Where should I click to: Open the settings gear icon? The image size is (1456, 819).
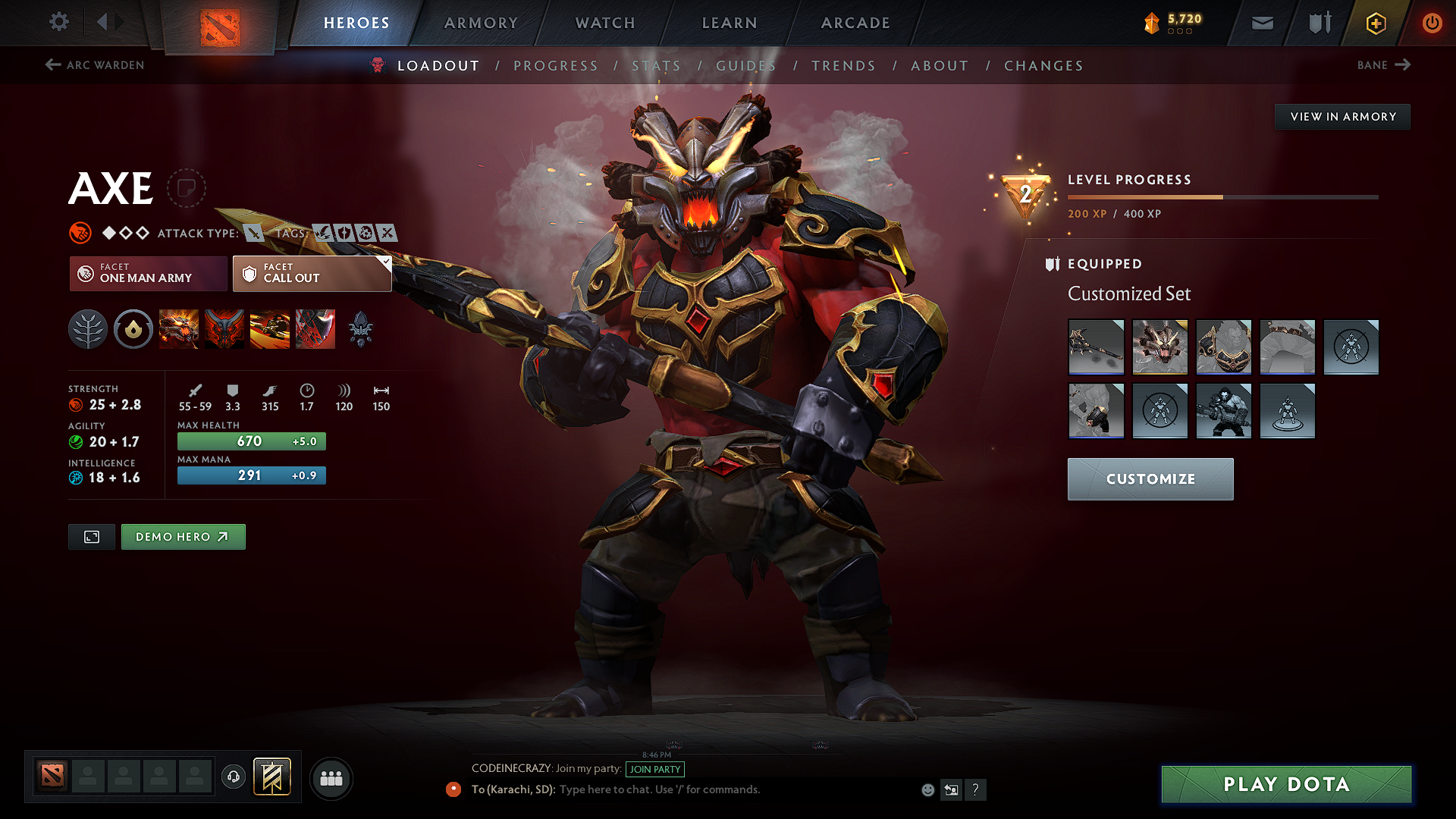pyautogui.click(x=58, y=22)
